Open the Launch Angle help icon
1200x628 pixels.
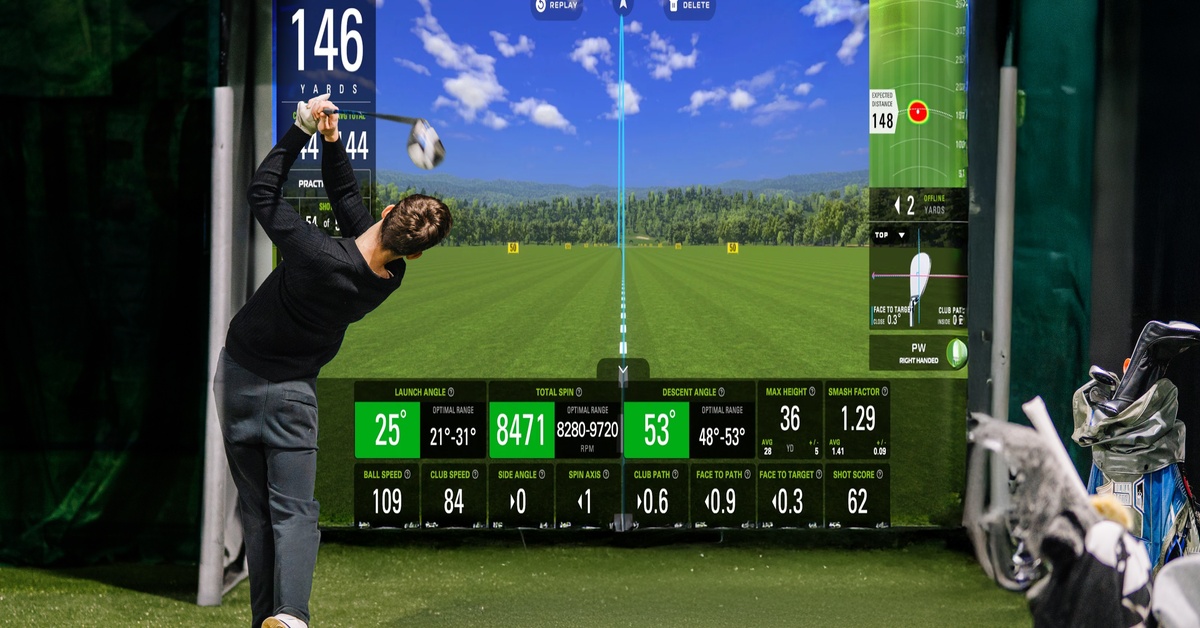(451, 392)
